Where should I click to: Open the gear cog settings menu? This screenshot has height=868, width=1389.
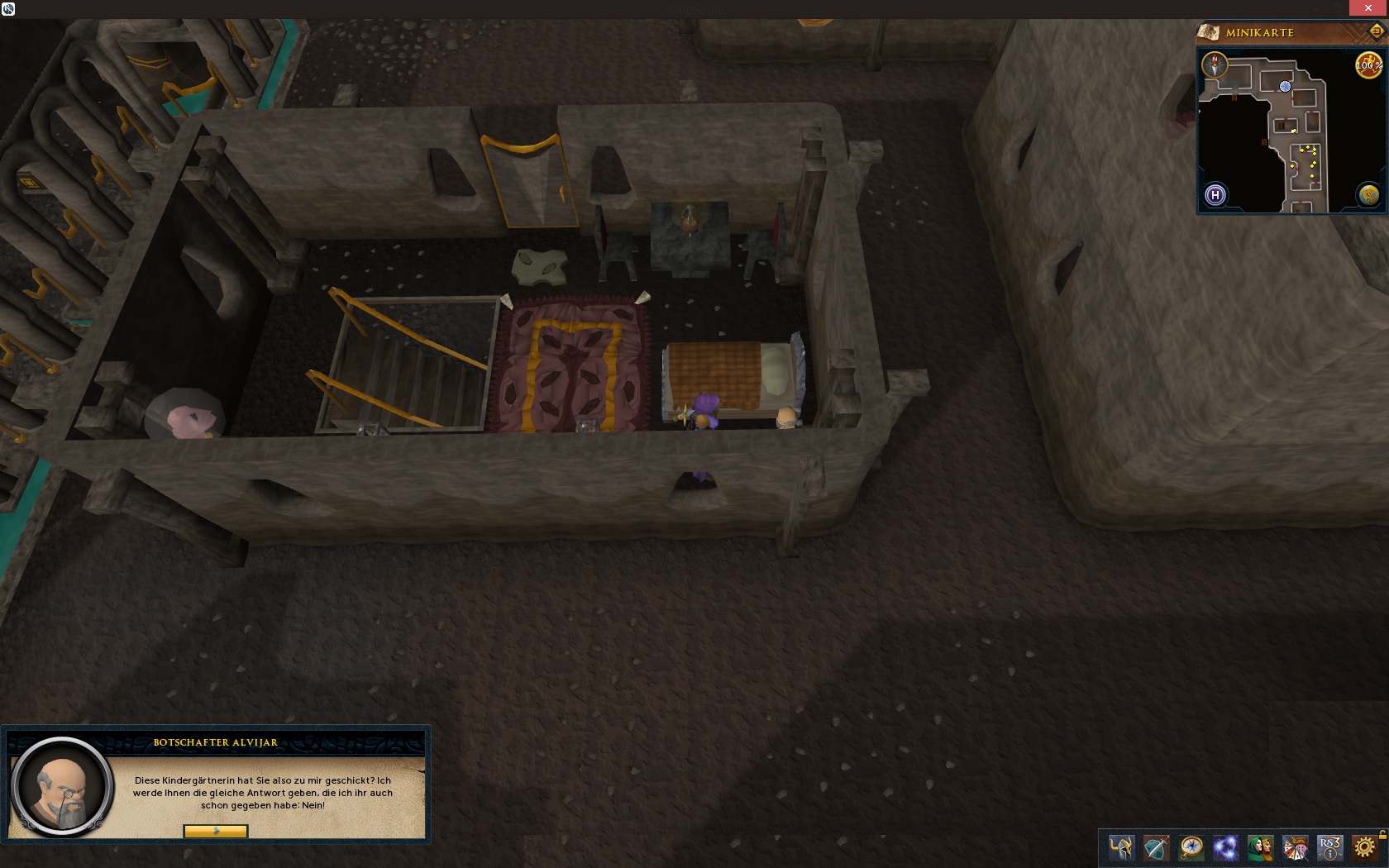click(1364, 848)
